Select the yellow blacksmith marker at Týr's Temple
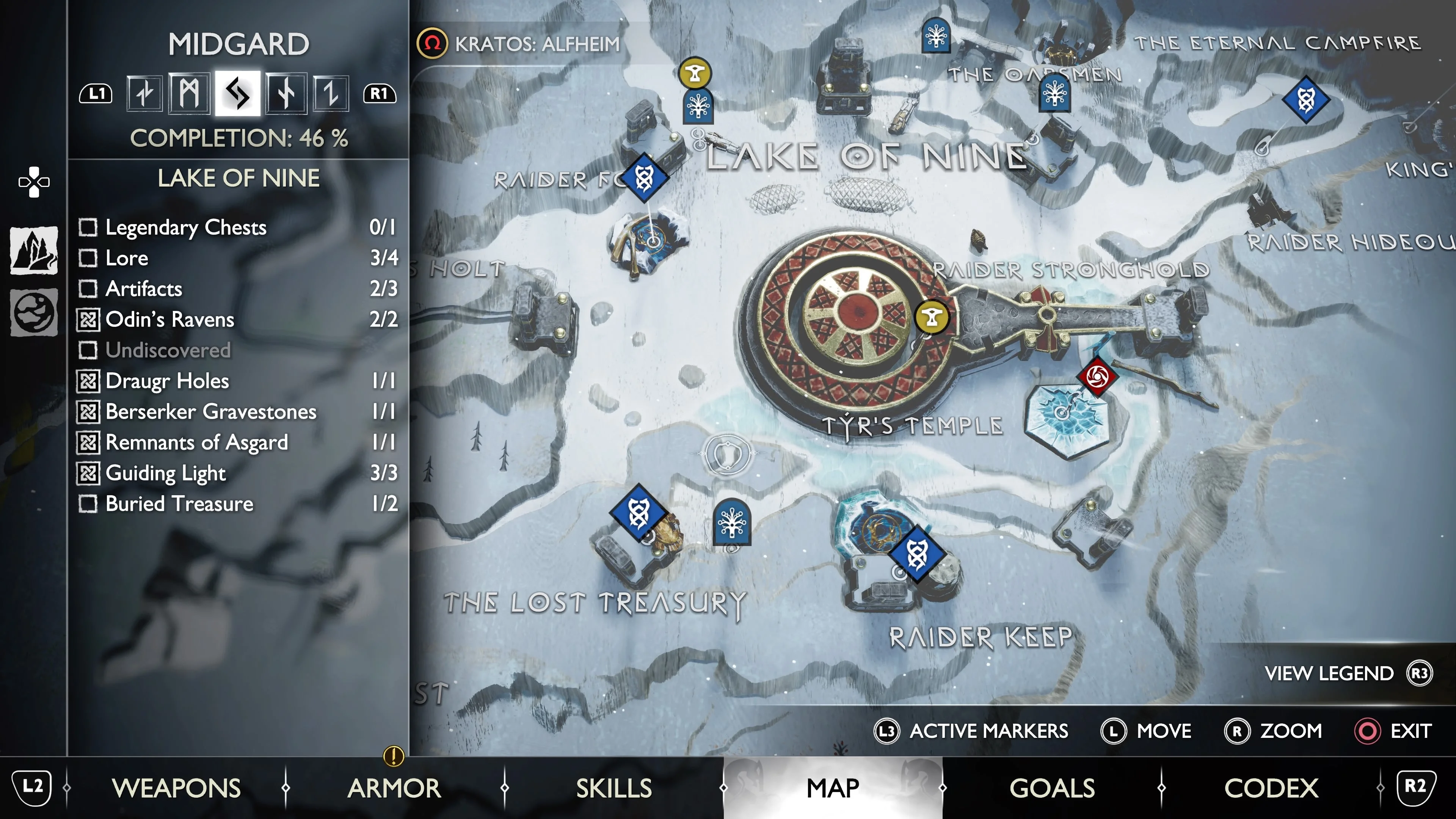Screen dimensions: 1456x819 (932, 318)
